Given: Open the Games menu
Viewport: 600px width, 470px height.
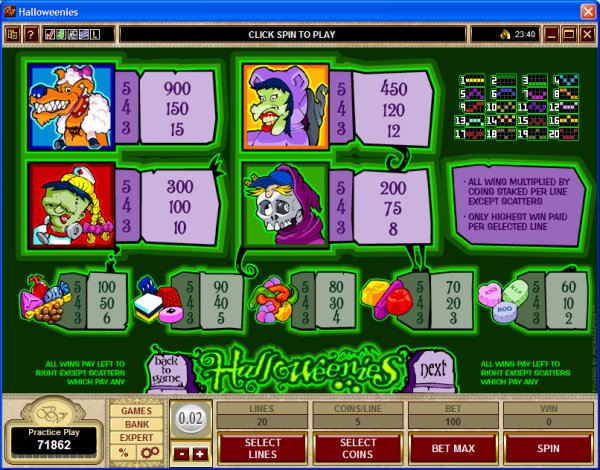Looking at the screenshot, I should tap(136, 410).
